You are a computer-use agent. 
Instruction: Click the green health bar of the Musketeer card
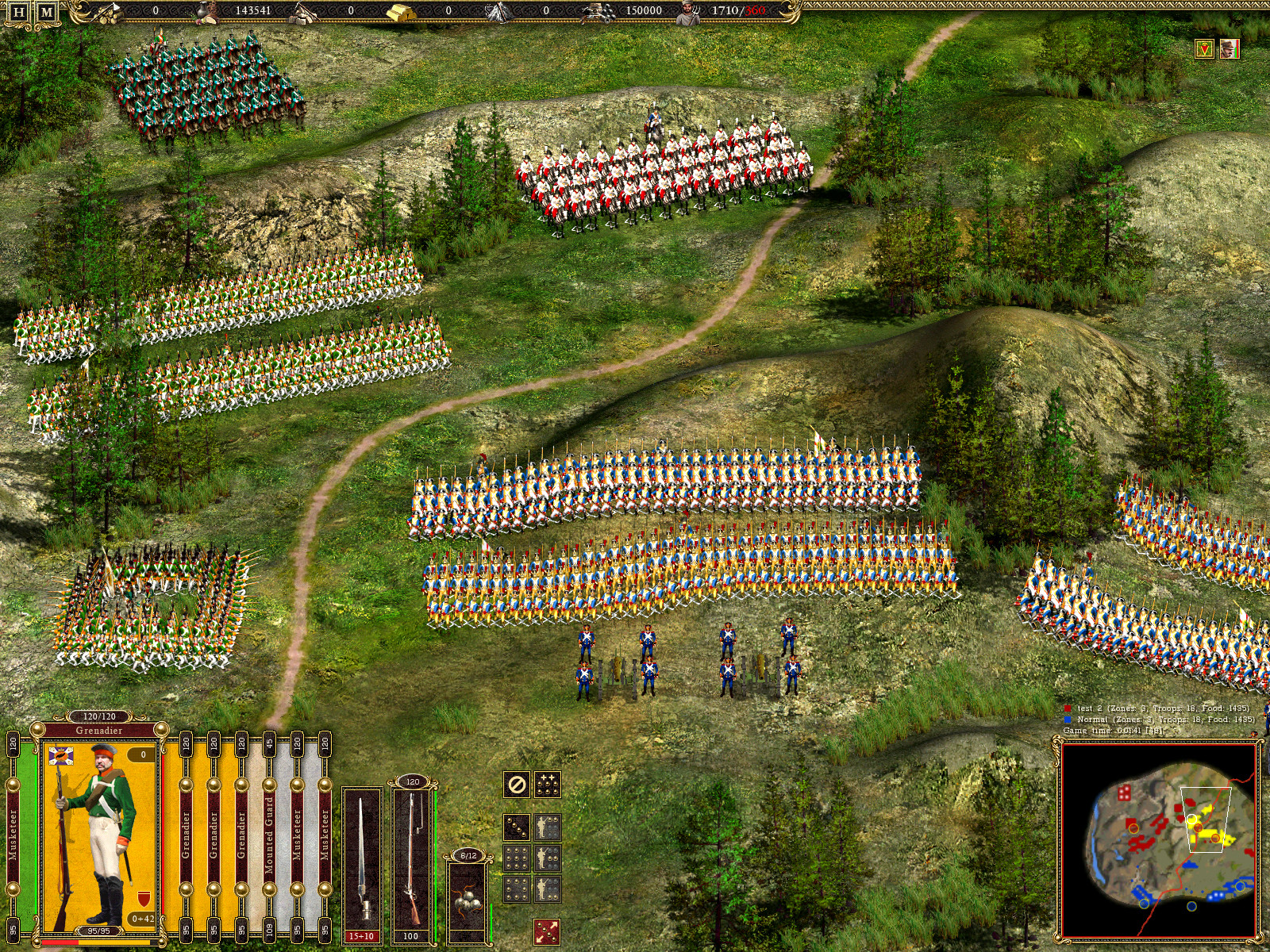(x=34, y=833)
